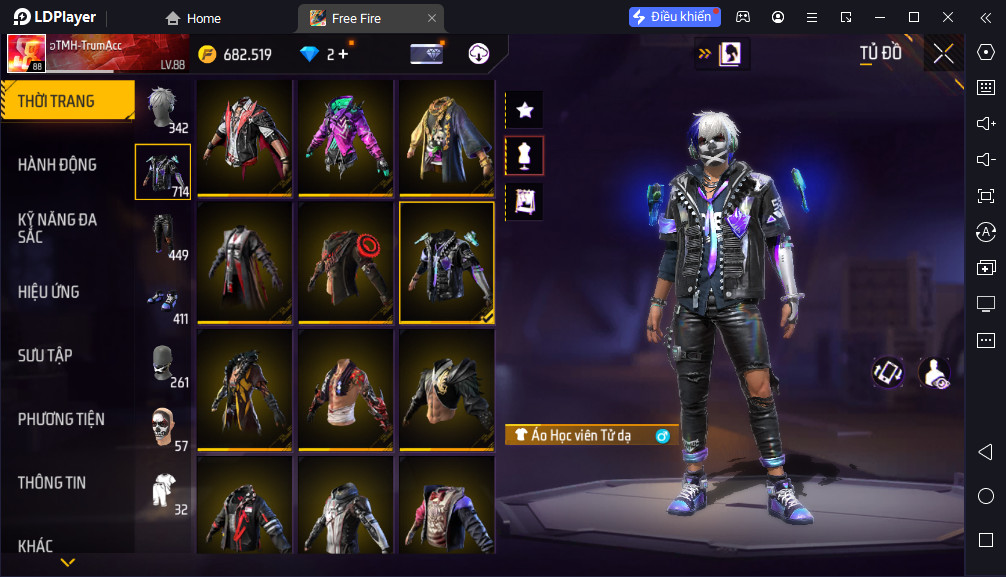Switch to the Phương Tiện menu
Screen dimensions: 1006x577
click(x=61, y=419)
